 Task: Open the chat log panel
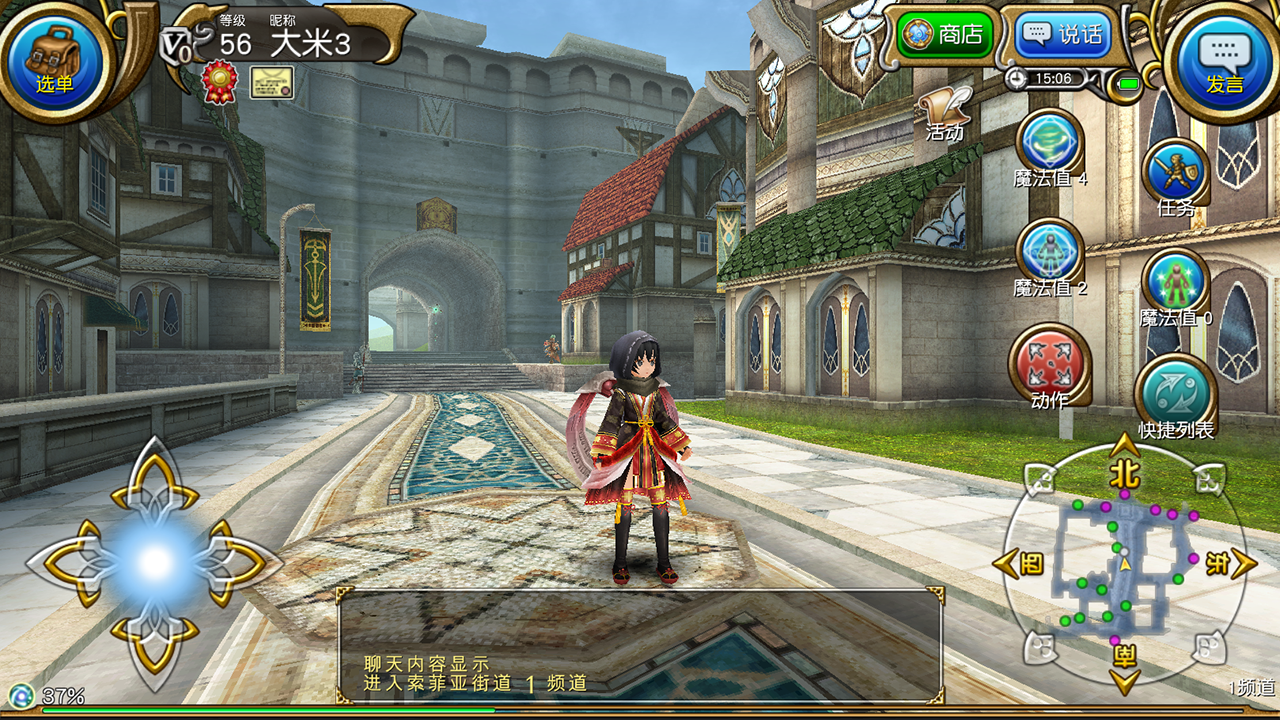640,645
